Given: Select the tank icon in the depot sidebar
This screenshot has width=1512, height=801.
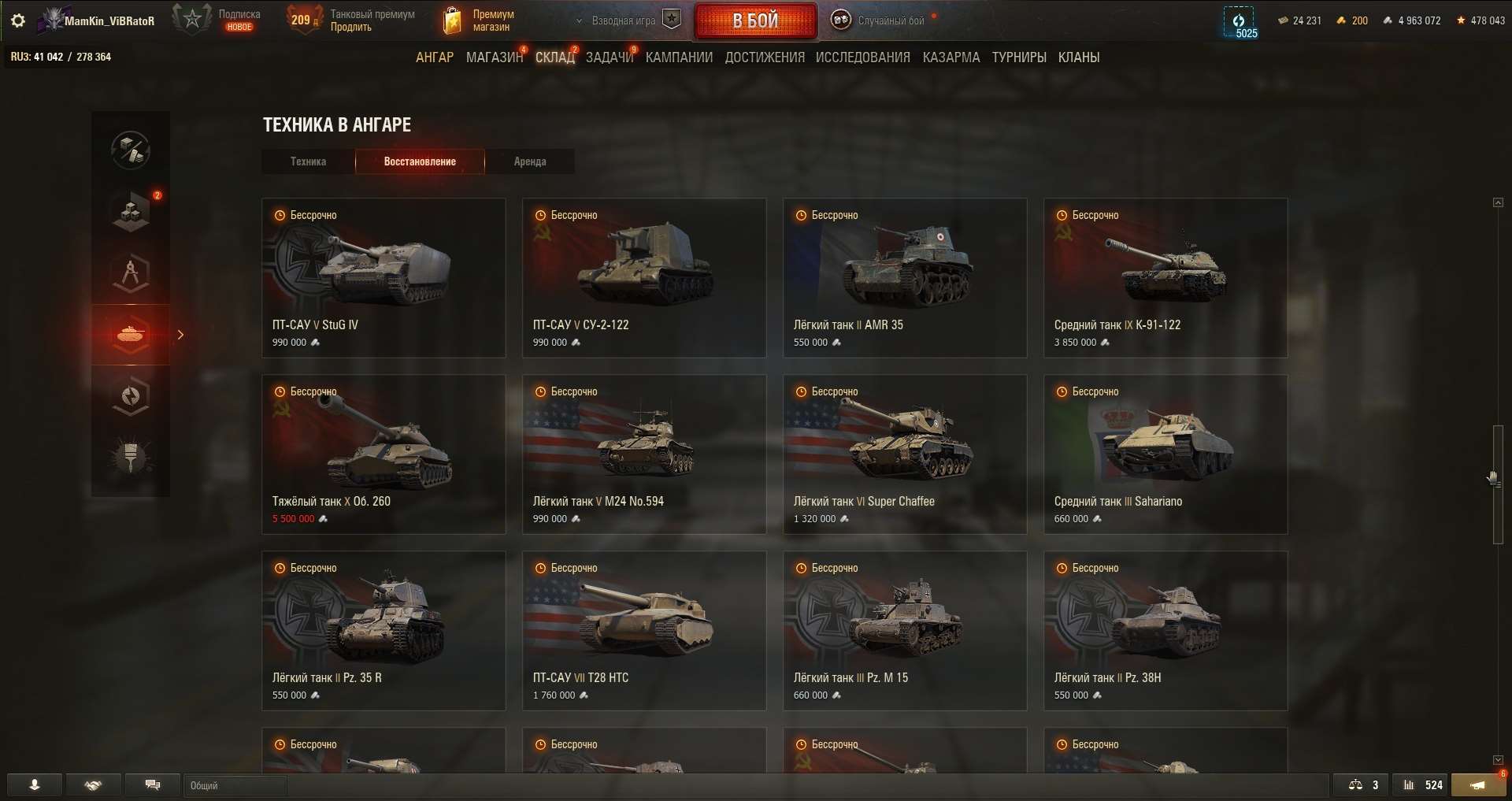Looking at the screenshot, I should click(x=130, y=335).
